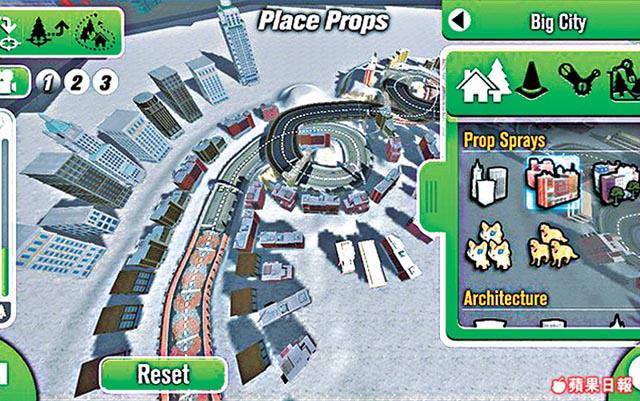Go back using the Big City arrow
Screen dimensions: 640x401
(x=459, y=19)
